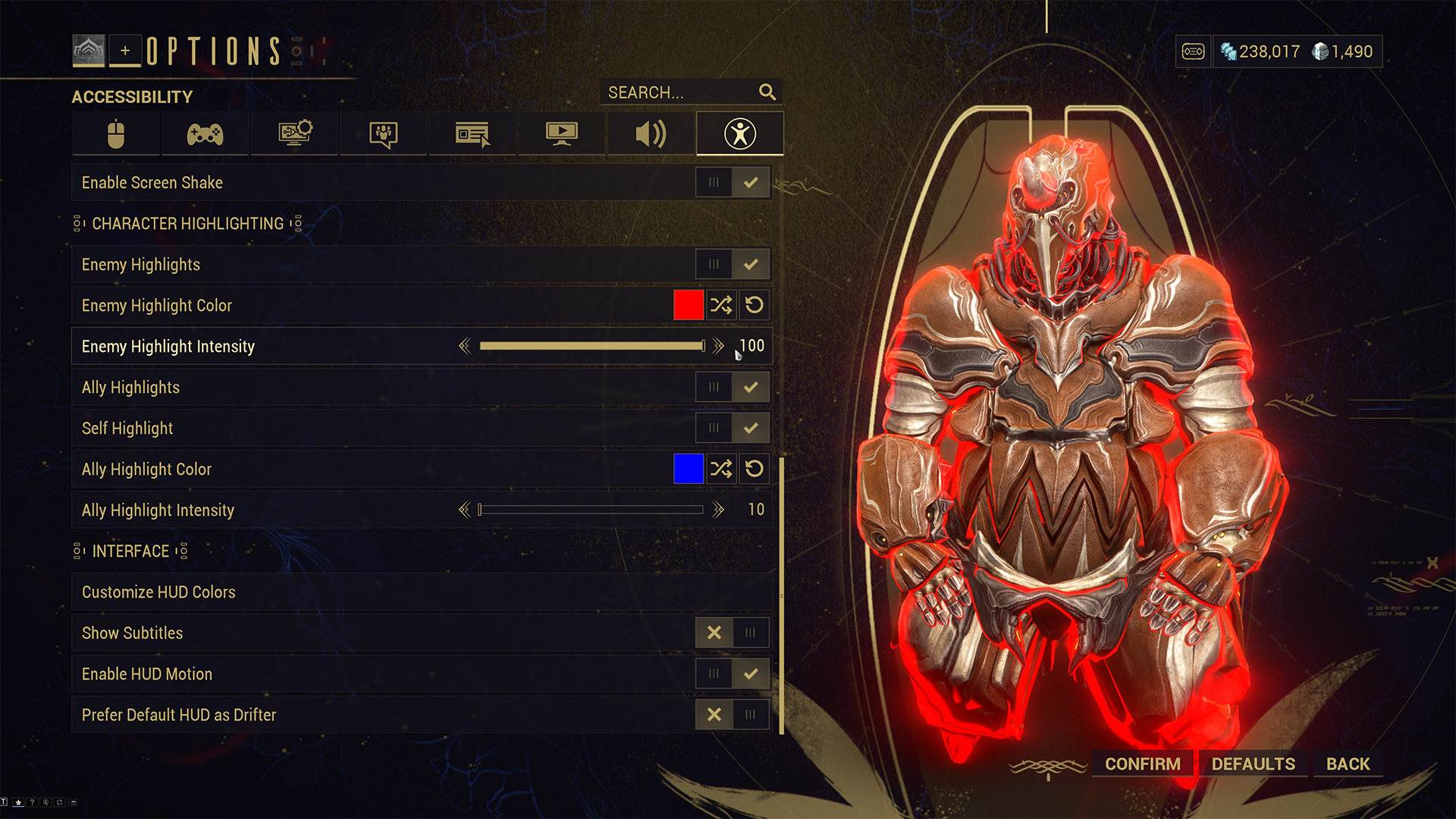Pick the blue Ally Highlight Color swatch
The height and width of the screenshot is (819, 1456).
coord(689,469)
